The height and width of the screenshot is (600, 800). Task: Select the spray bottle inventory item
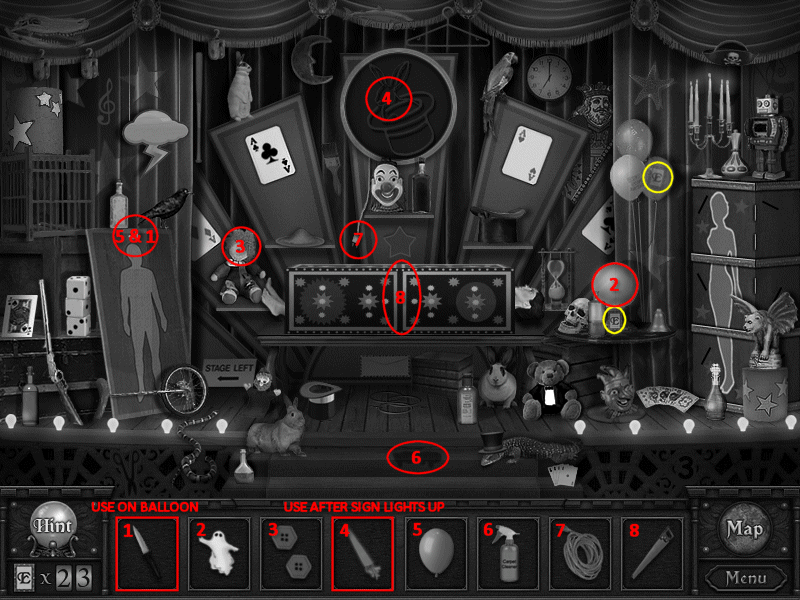(508, 553)
